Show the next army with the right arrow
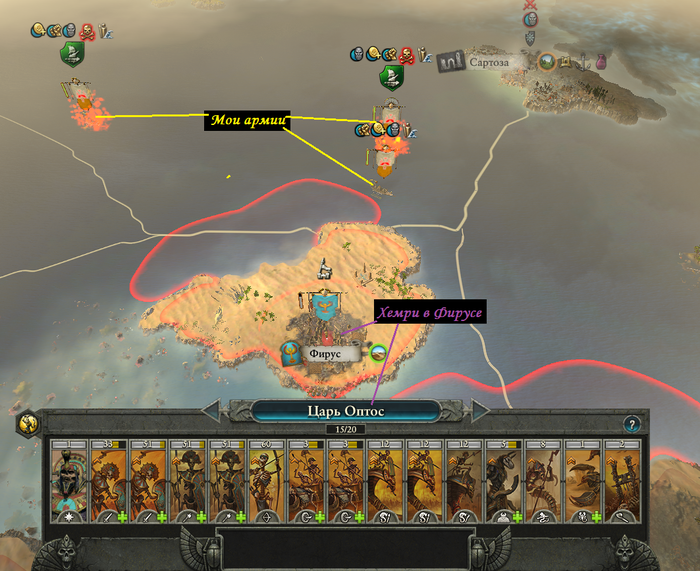 [481, 410]
